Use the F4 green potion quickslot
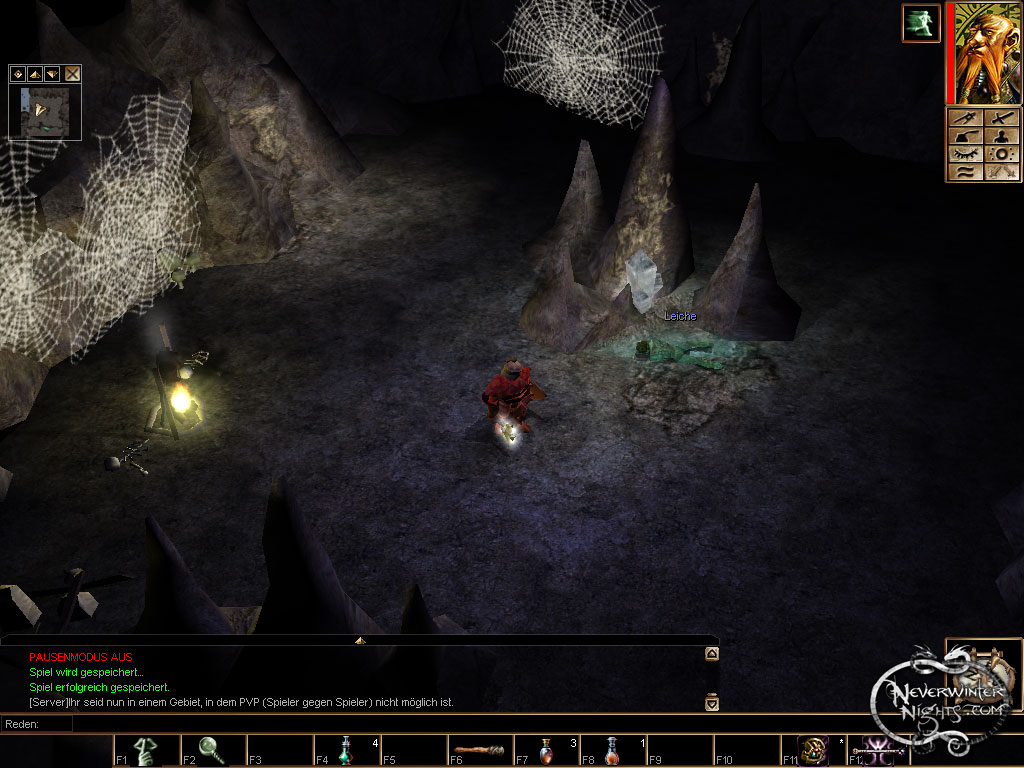 click(345, 750)
